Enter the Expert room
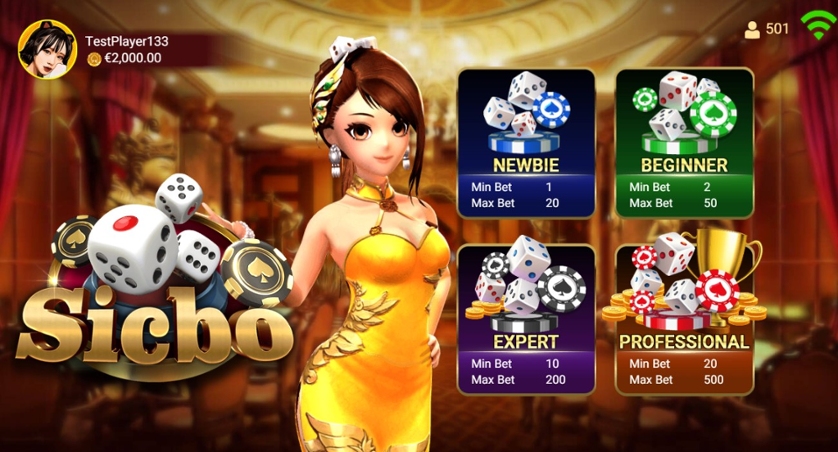838x452 pixels. click(x=526, y=319)
